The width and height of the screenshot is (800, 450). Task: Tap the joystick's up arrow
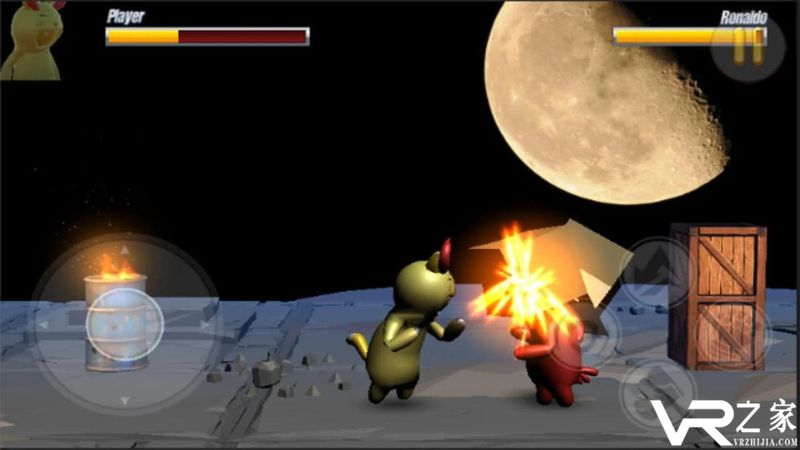click(124, 249)
